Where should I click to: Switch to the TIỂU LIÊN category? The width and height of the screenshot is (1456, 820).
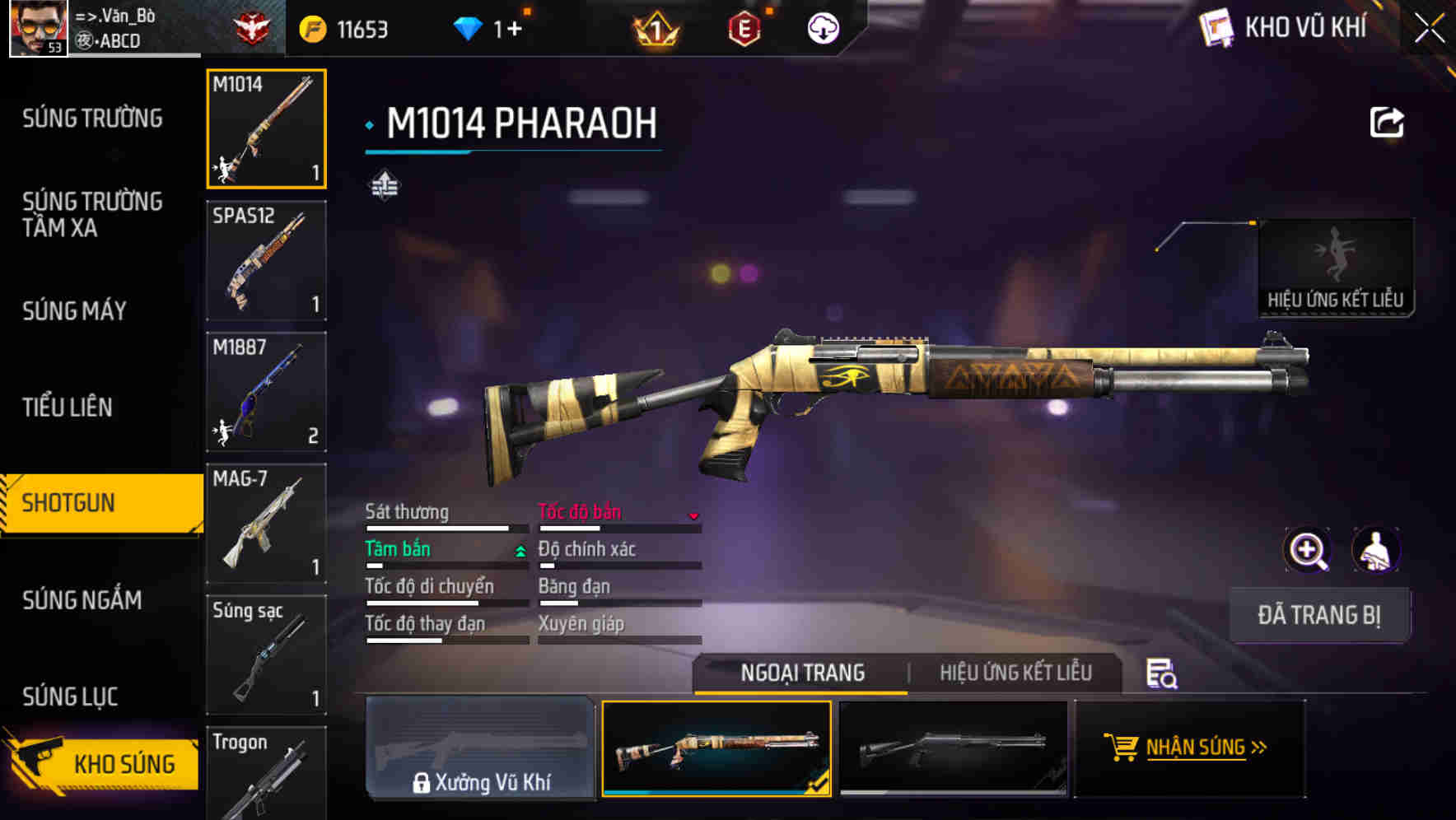[x=67, y=408]
